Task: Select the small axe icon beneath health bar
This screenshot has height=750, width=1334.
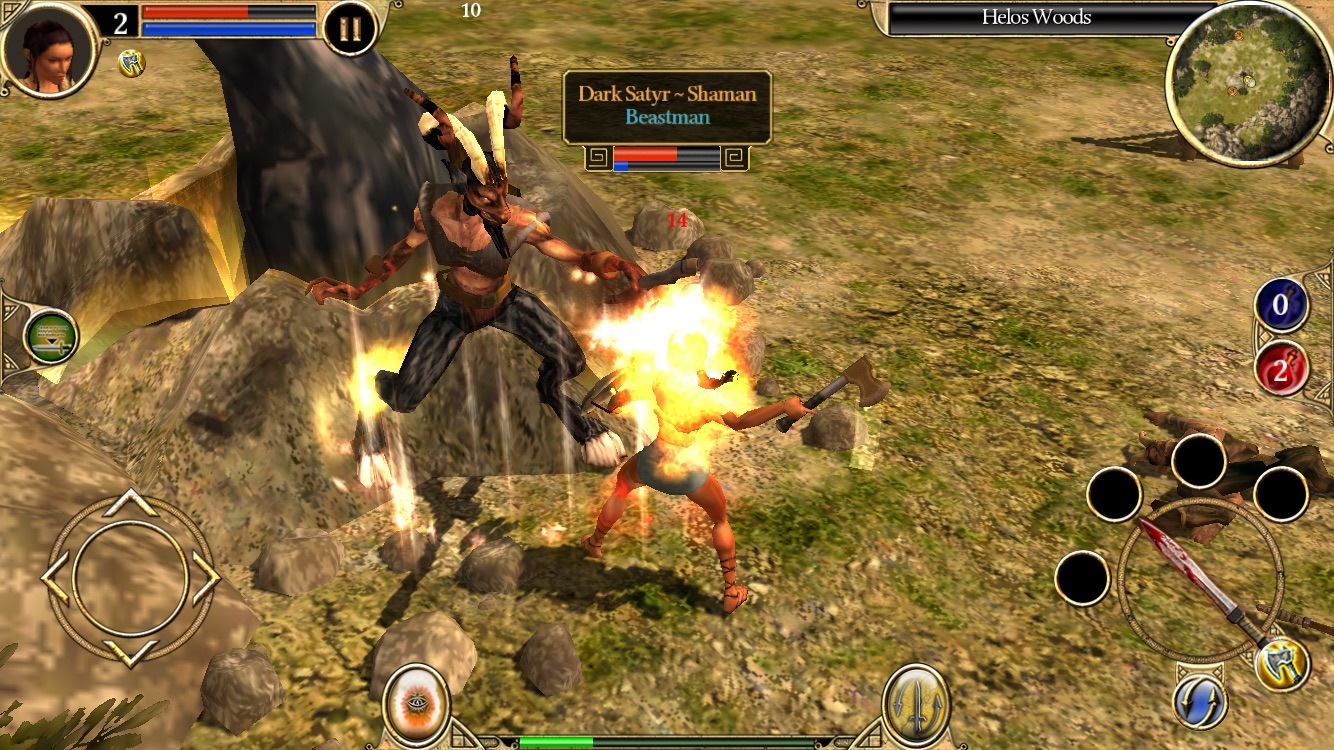Action: pyautogui.click(x=131, y=63)
